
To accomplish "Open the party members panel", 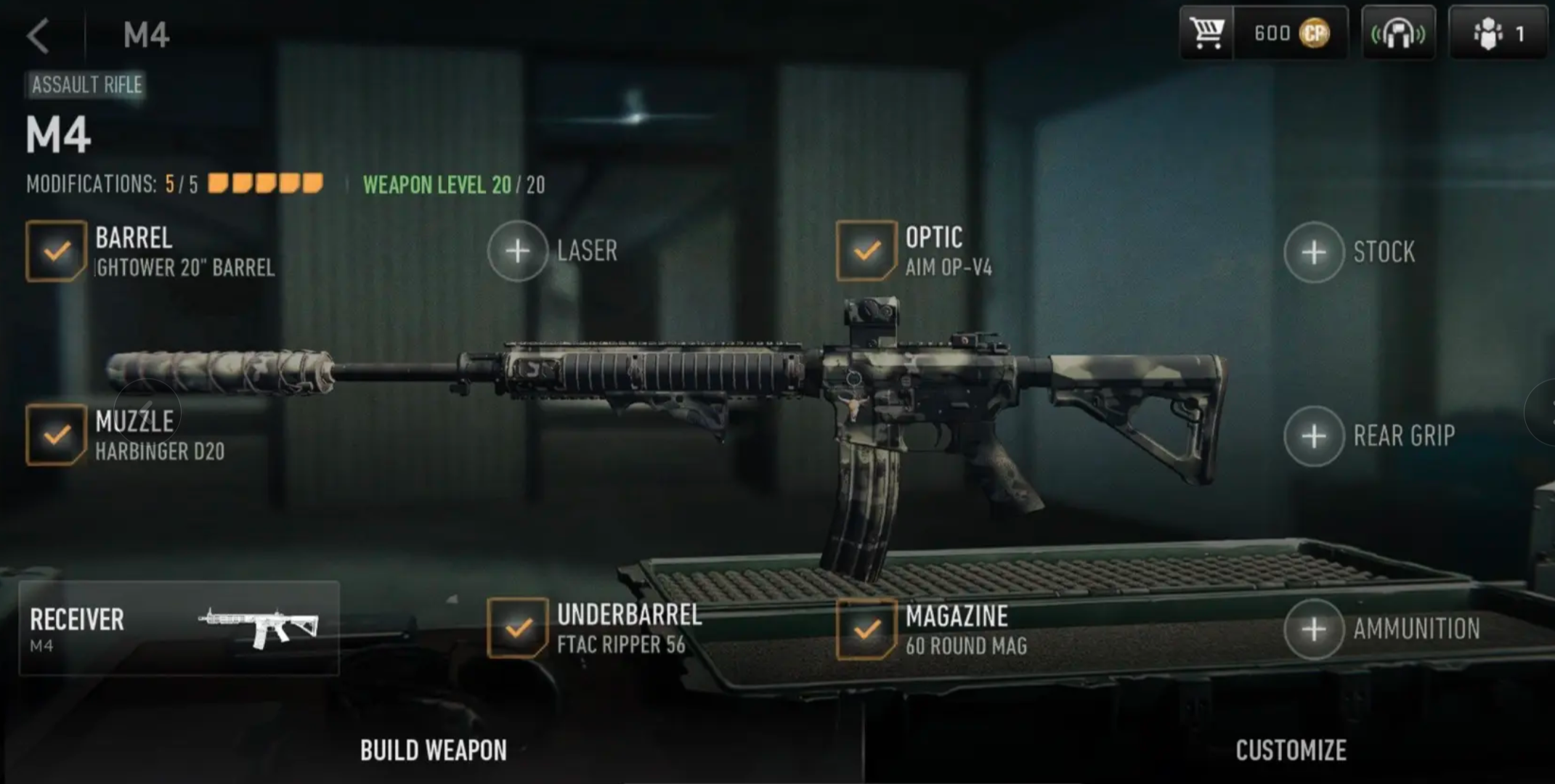I will [x=1497, y=33].
